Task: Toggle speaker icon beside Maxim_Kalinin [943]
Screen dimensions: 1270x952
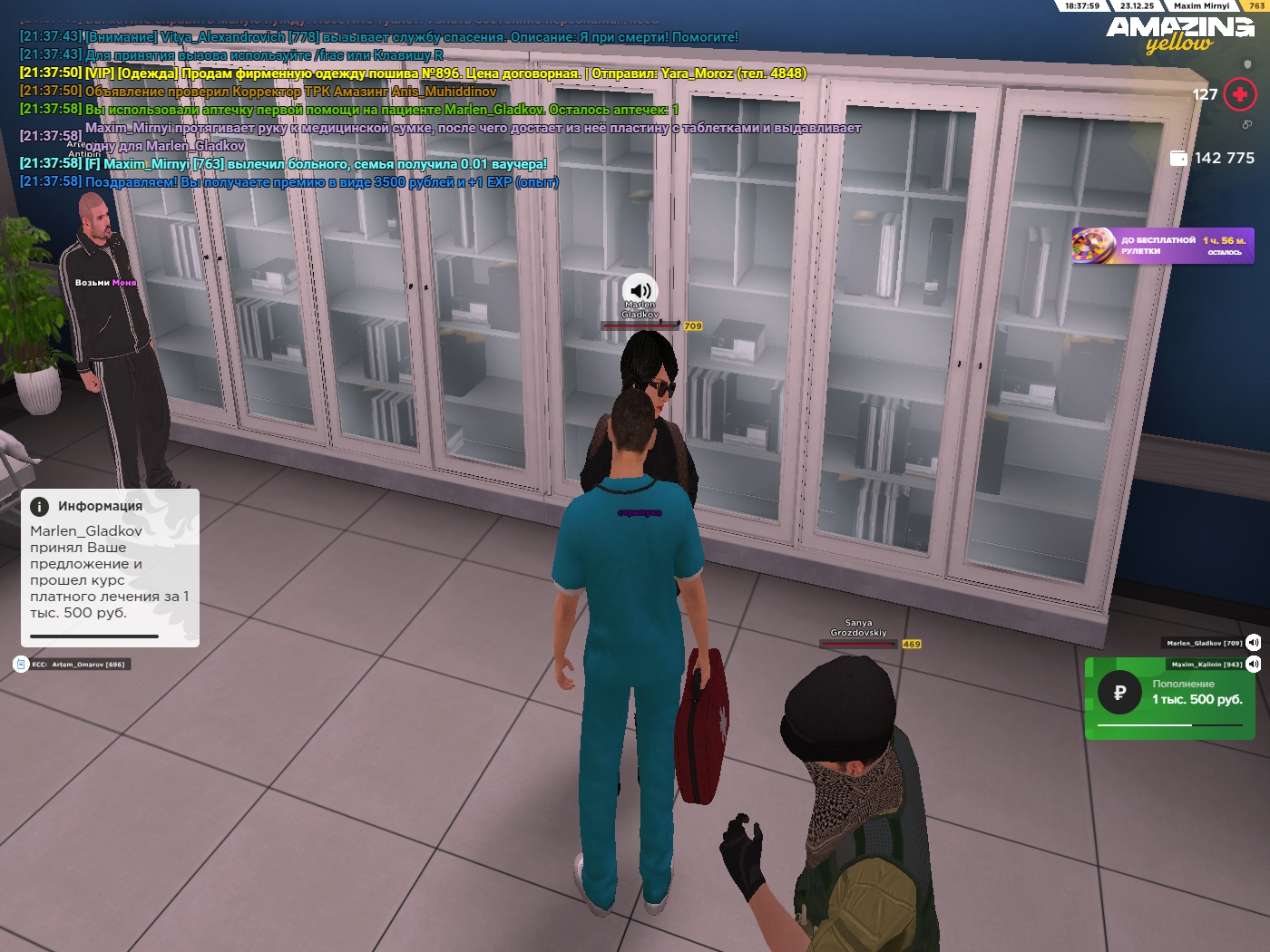Action: click(1253, 664)
